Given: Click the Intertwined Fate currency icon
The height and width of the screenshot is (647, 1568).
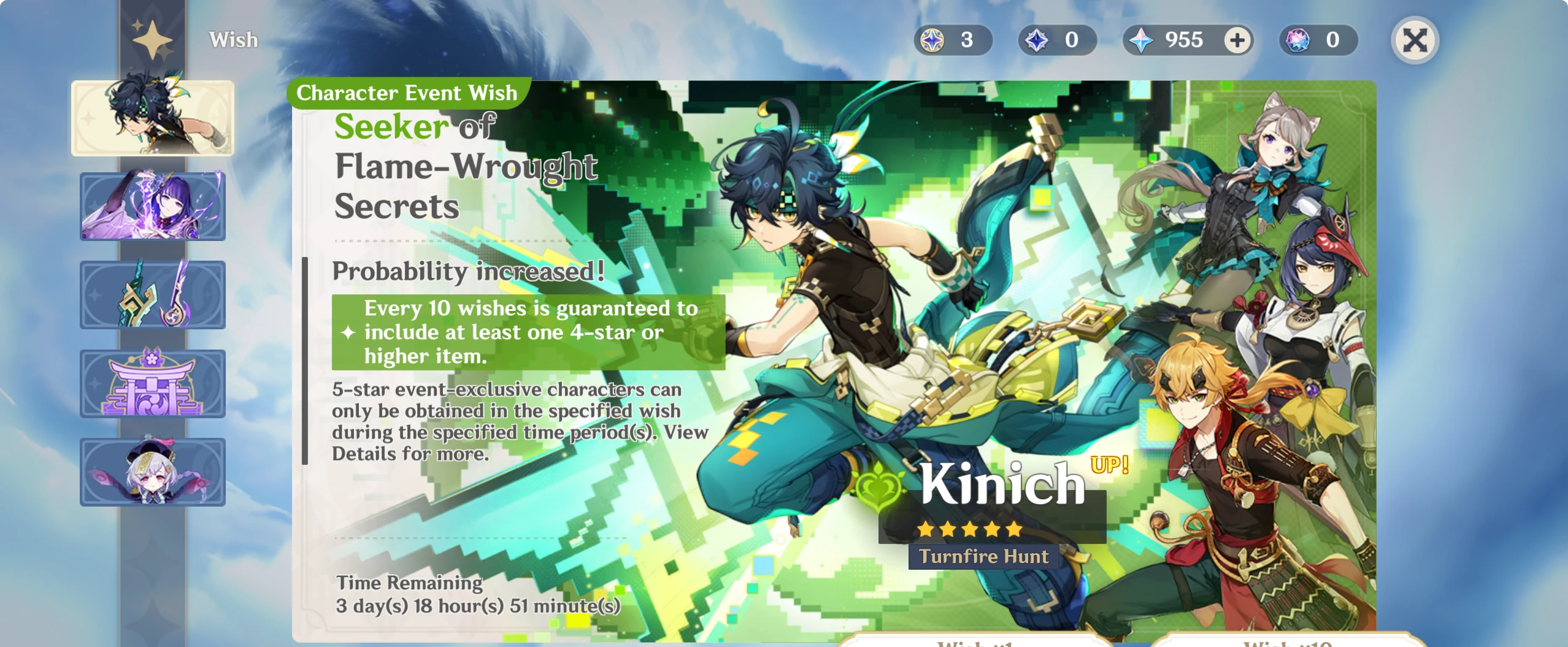Looking at the screenshot, I should [x=932, y=40].
